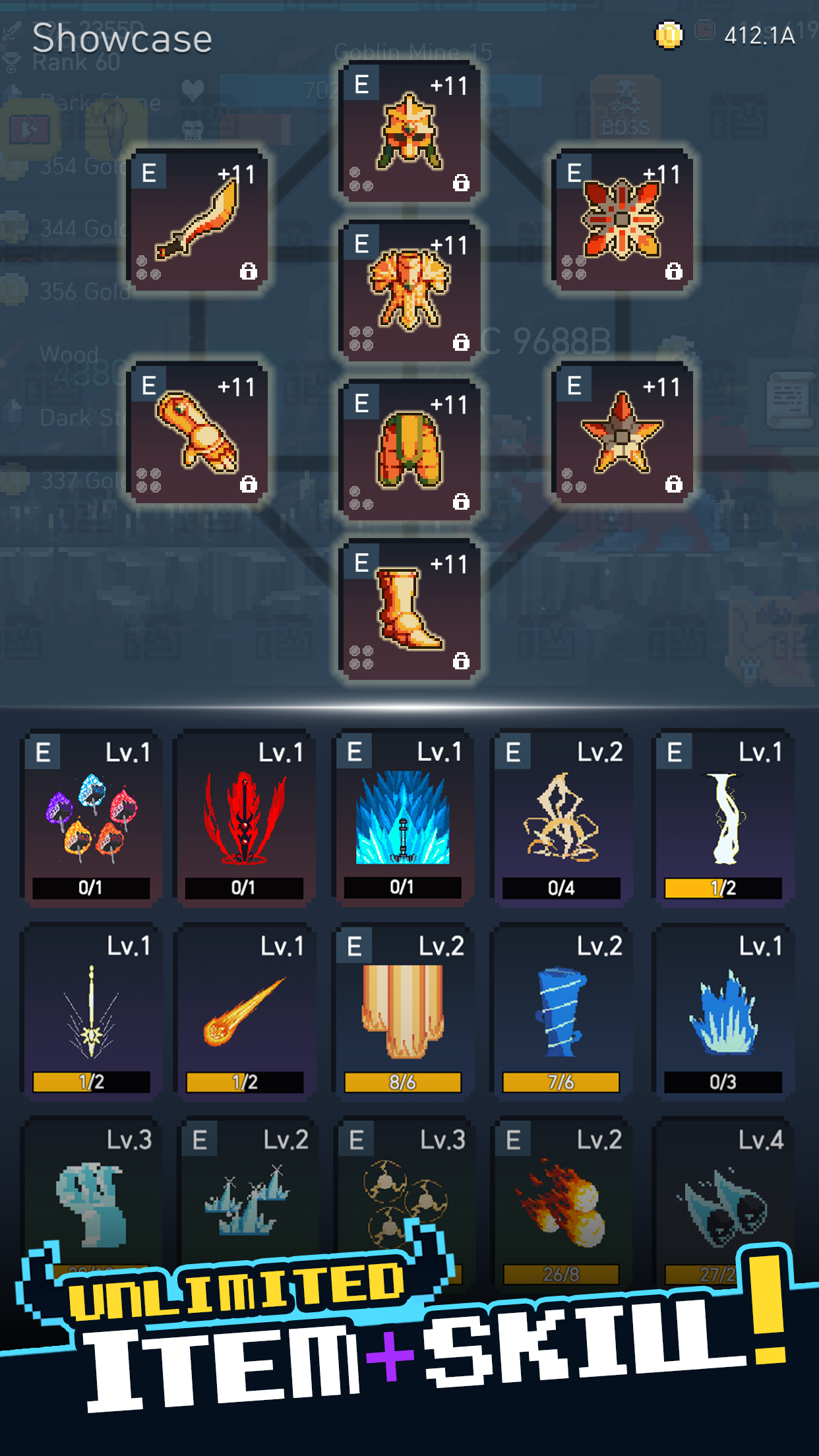Viewport: 819px width, 1456px height.
Task: Select the golden gauntlet slot
Action: point(197,433)
